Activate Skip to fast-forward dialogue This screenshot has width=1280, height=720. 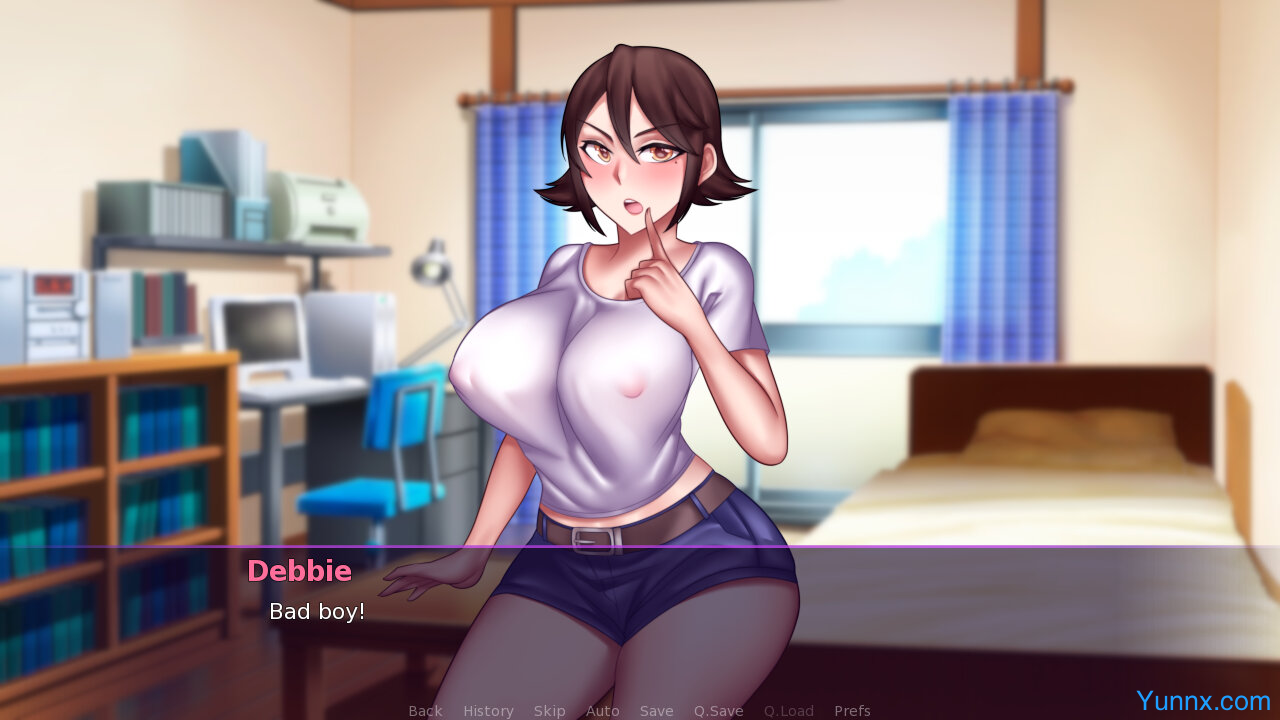click(x=549, y=711)
